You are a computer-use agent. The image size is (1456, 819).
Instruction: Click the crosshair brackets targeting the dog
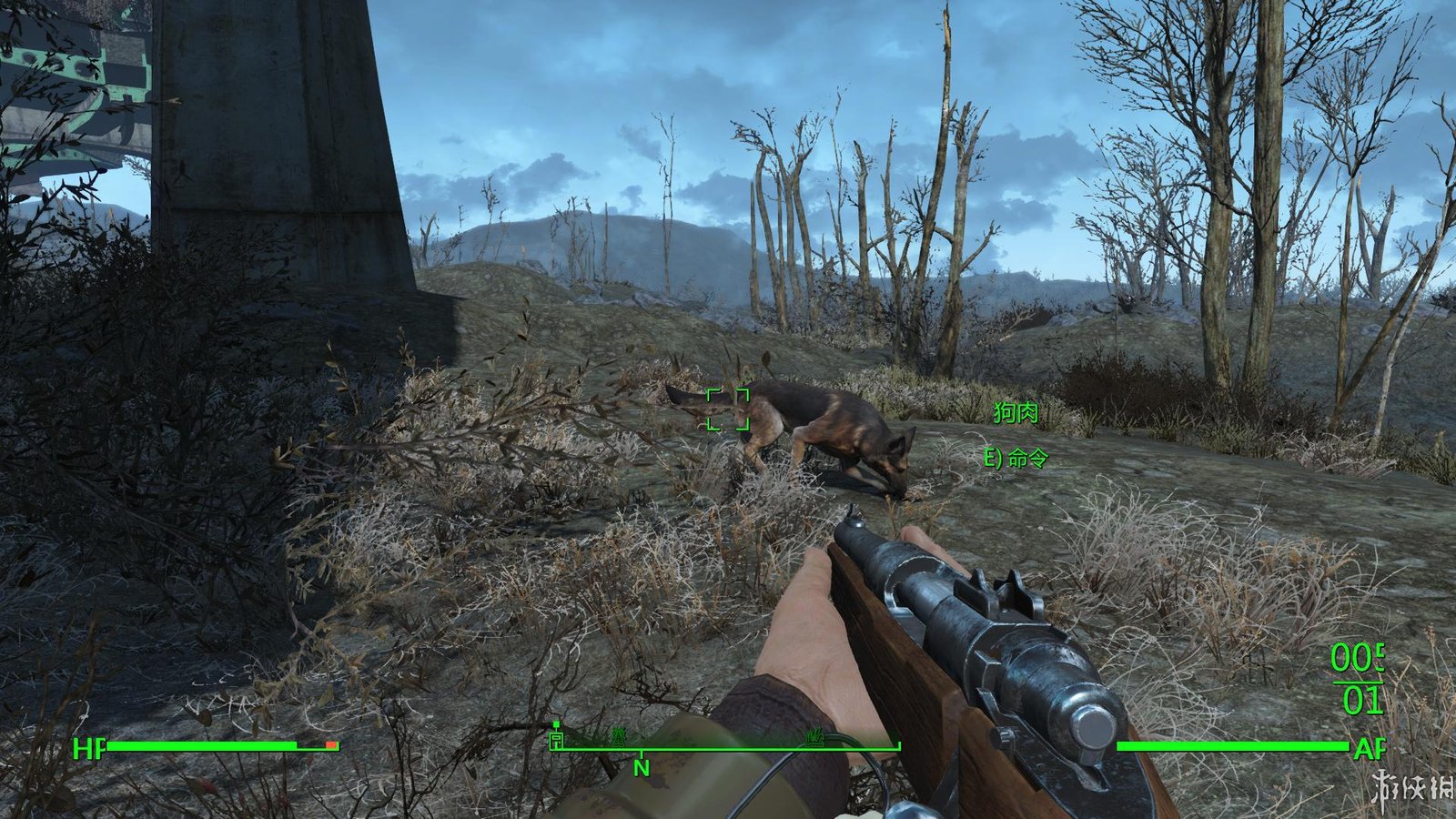[728, 409]
